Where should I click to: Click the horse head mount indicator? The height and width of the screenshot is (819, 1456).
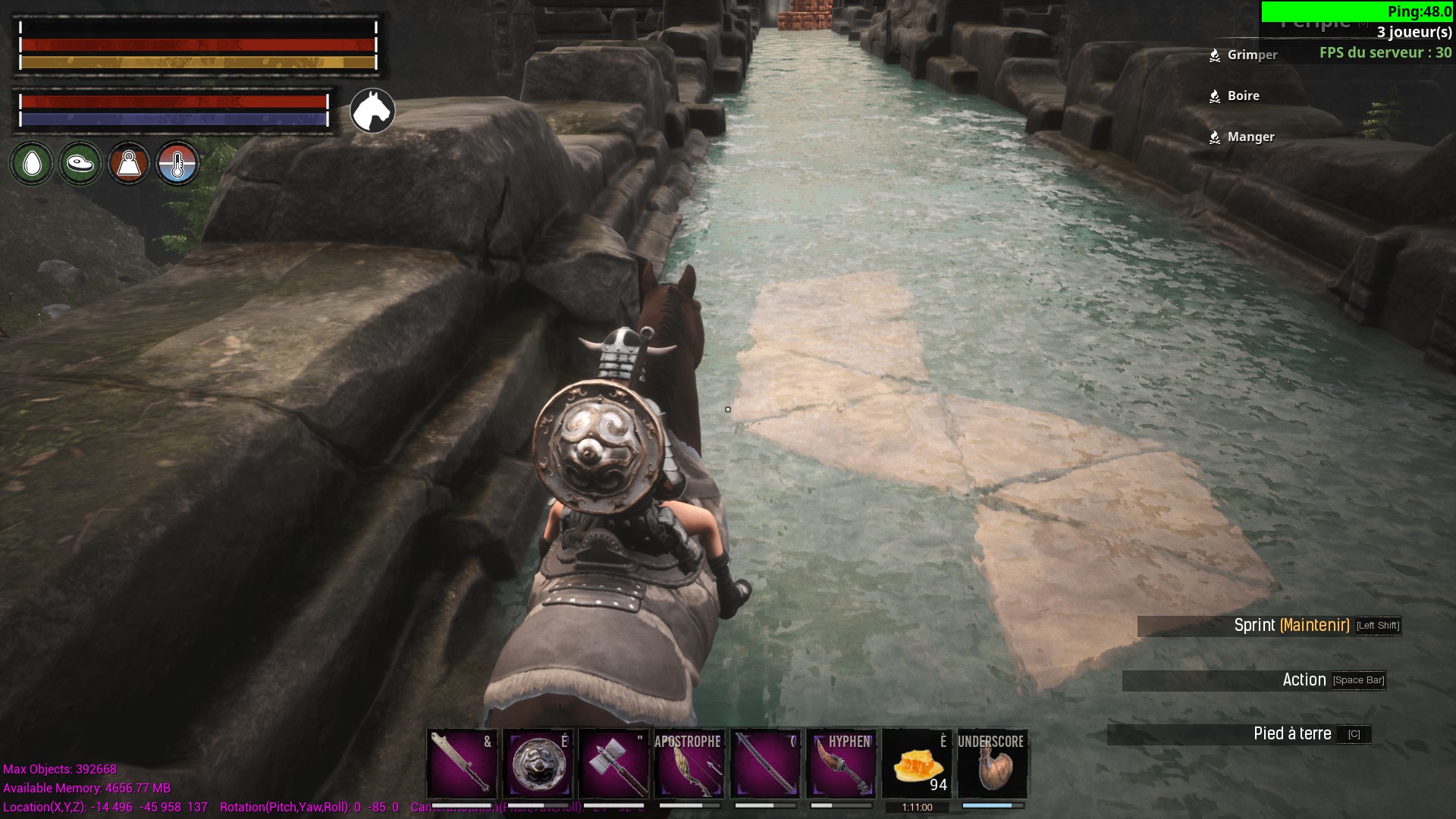pyautogui.click(x=371, y=111)
